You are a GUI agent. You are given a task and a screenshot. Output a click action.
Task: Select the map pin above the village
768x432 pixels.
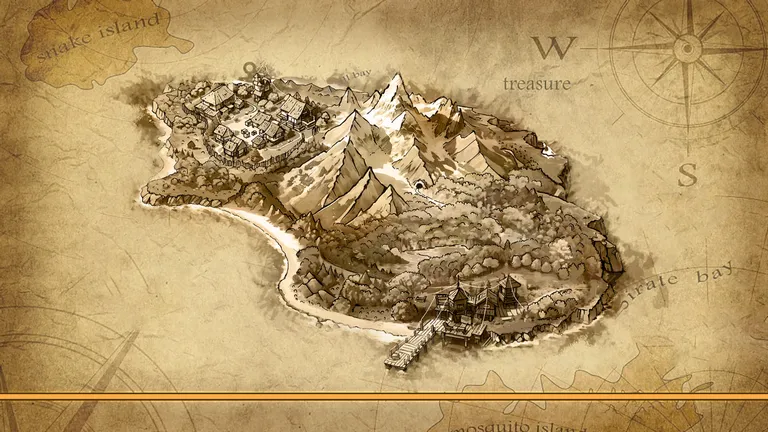249,69
